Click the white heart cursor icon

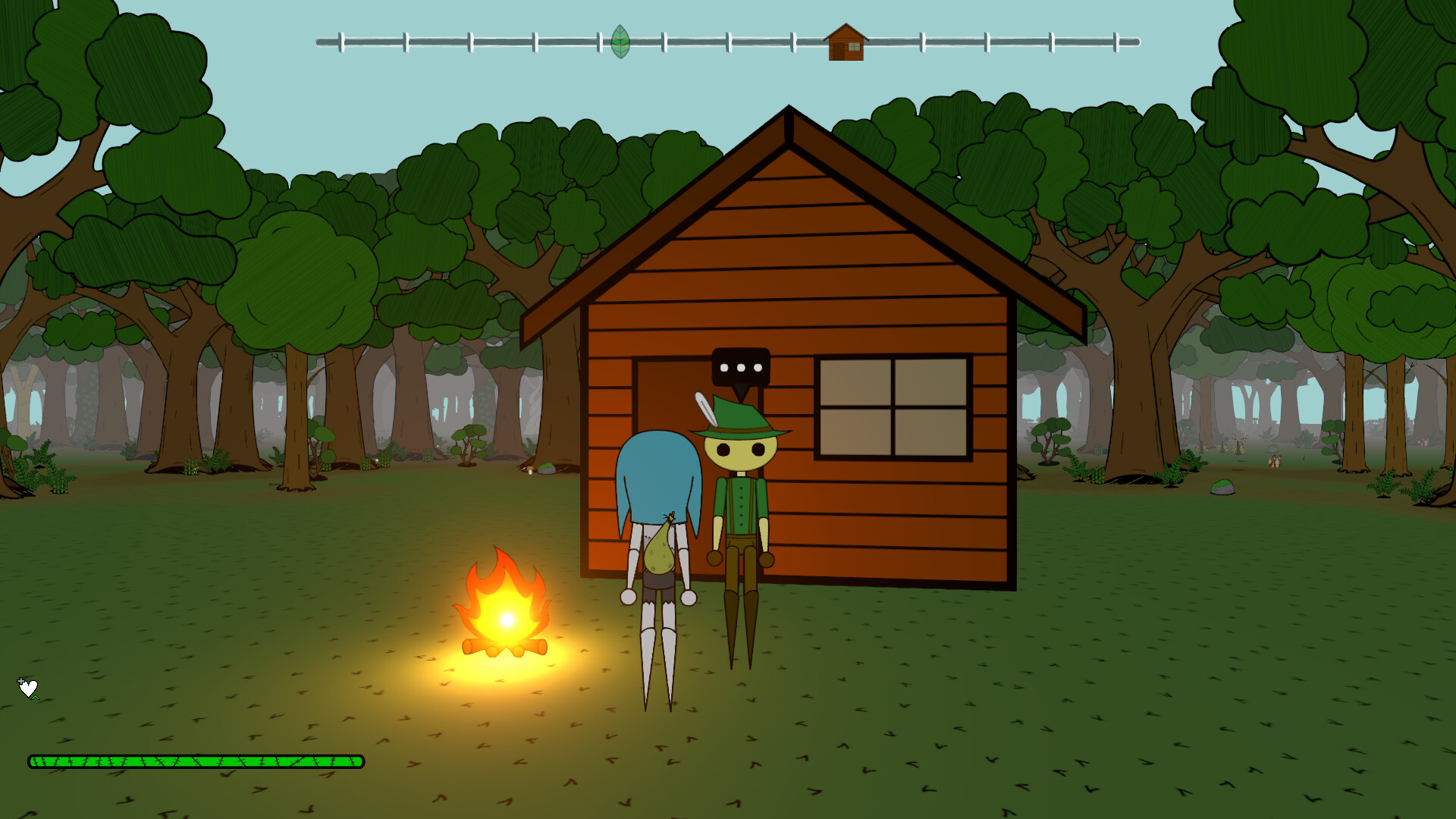pos(28,687)
